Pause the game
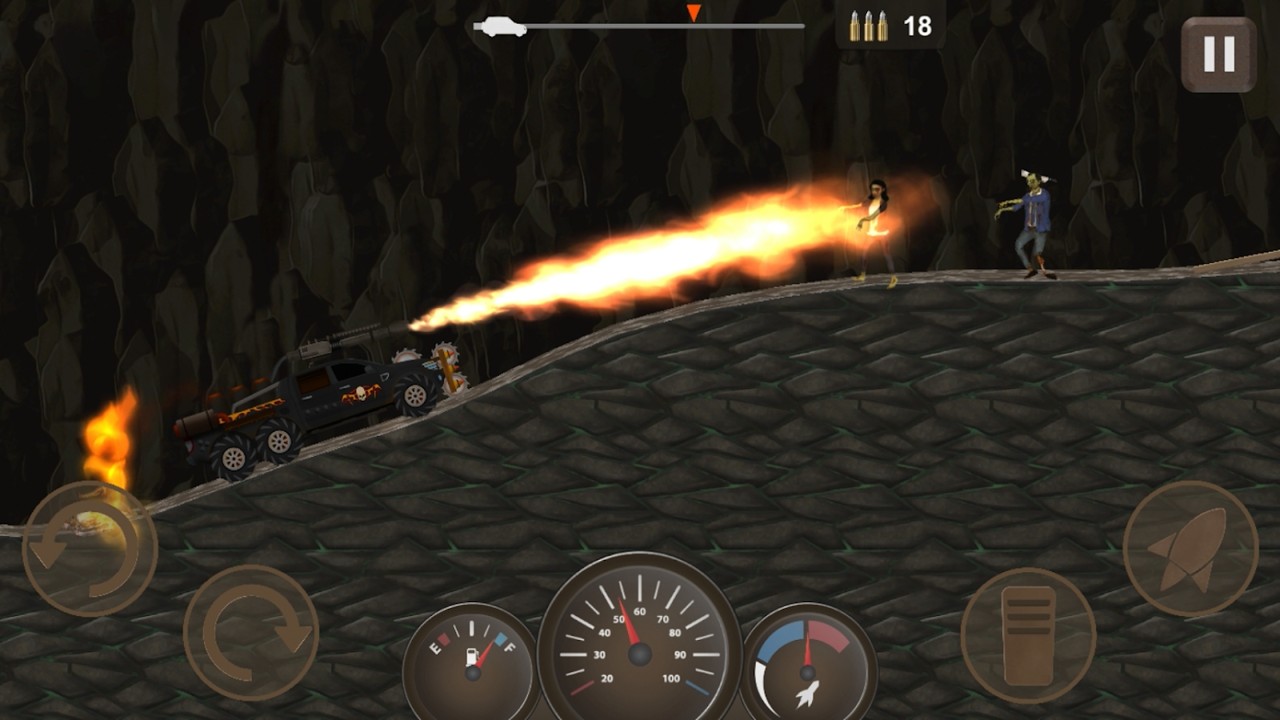The height and width of the screenshot is (720, 1280). [x=1218, y=55]
